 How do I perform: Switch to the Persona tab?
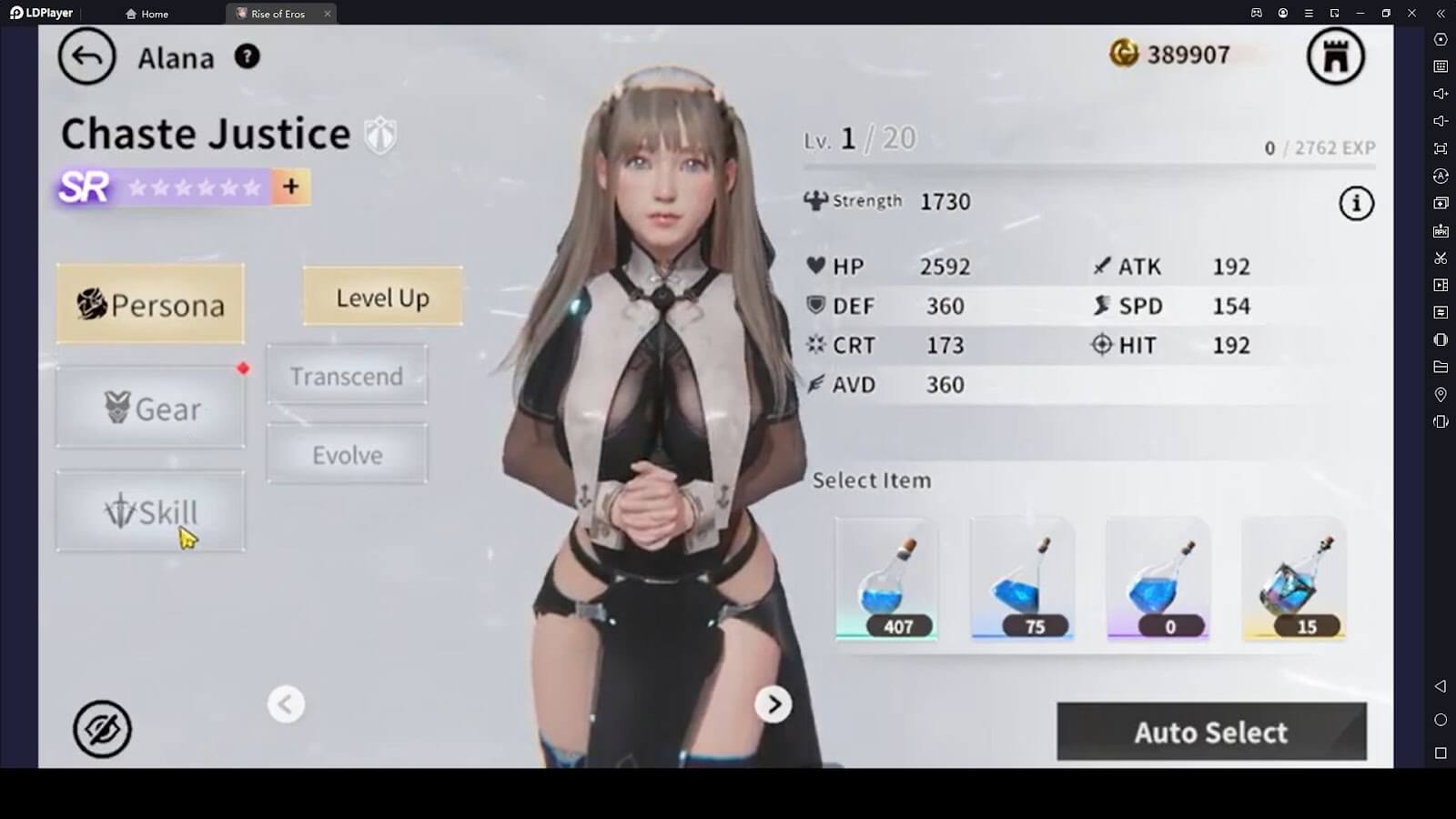pos(151,304)
